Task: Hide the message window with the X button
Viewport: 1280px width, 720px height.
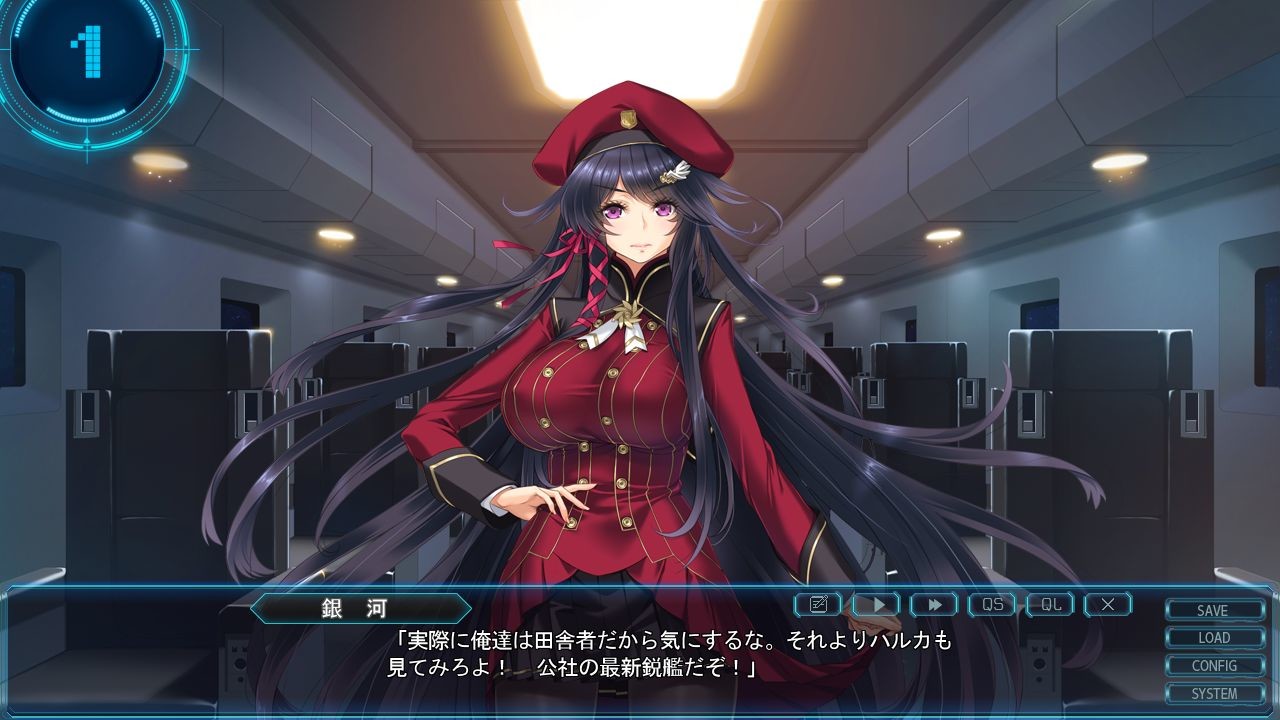Action: click(1108, 604)
